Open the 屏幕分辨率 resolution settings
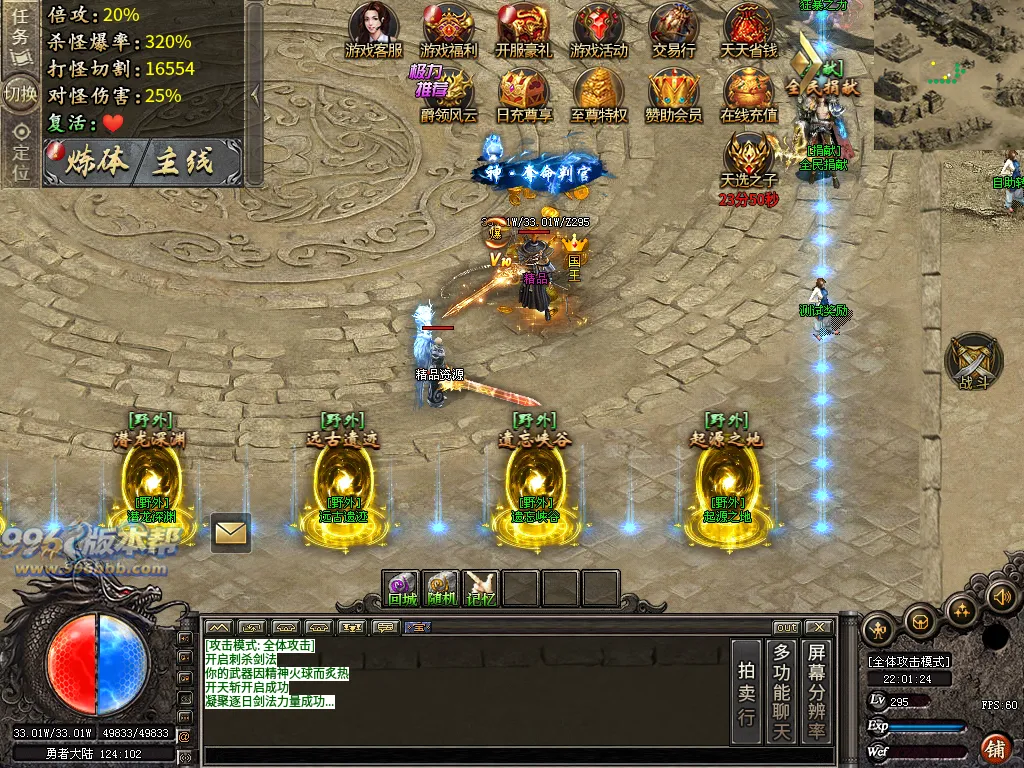The height and width of the screenshot is (768, 1024). [818, 692]
